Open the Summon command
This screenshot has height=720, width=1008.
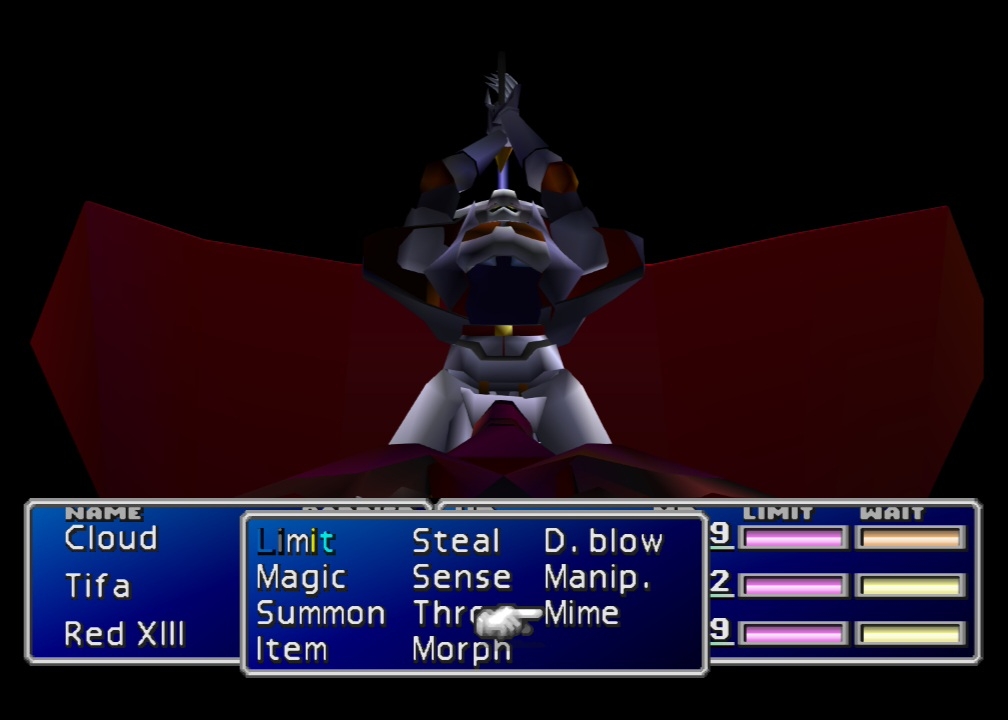point(321,613)
